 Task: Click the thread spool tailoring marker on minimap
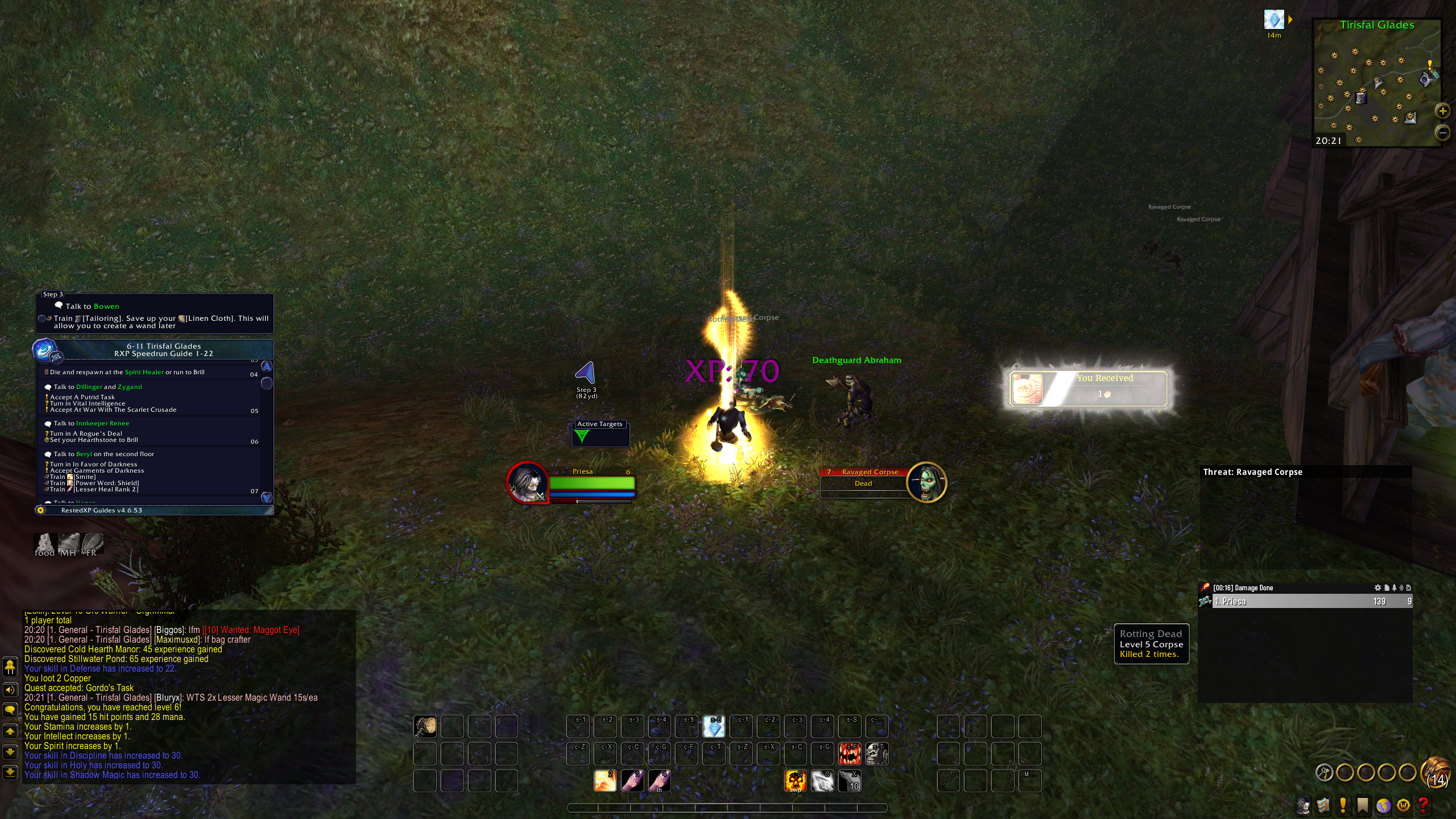coord(1360,98)
